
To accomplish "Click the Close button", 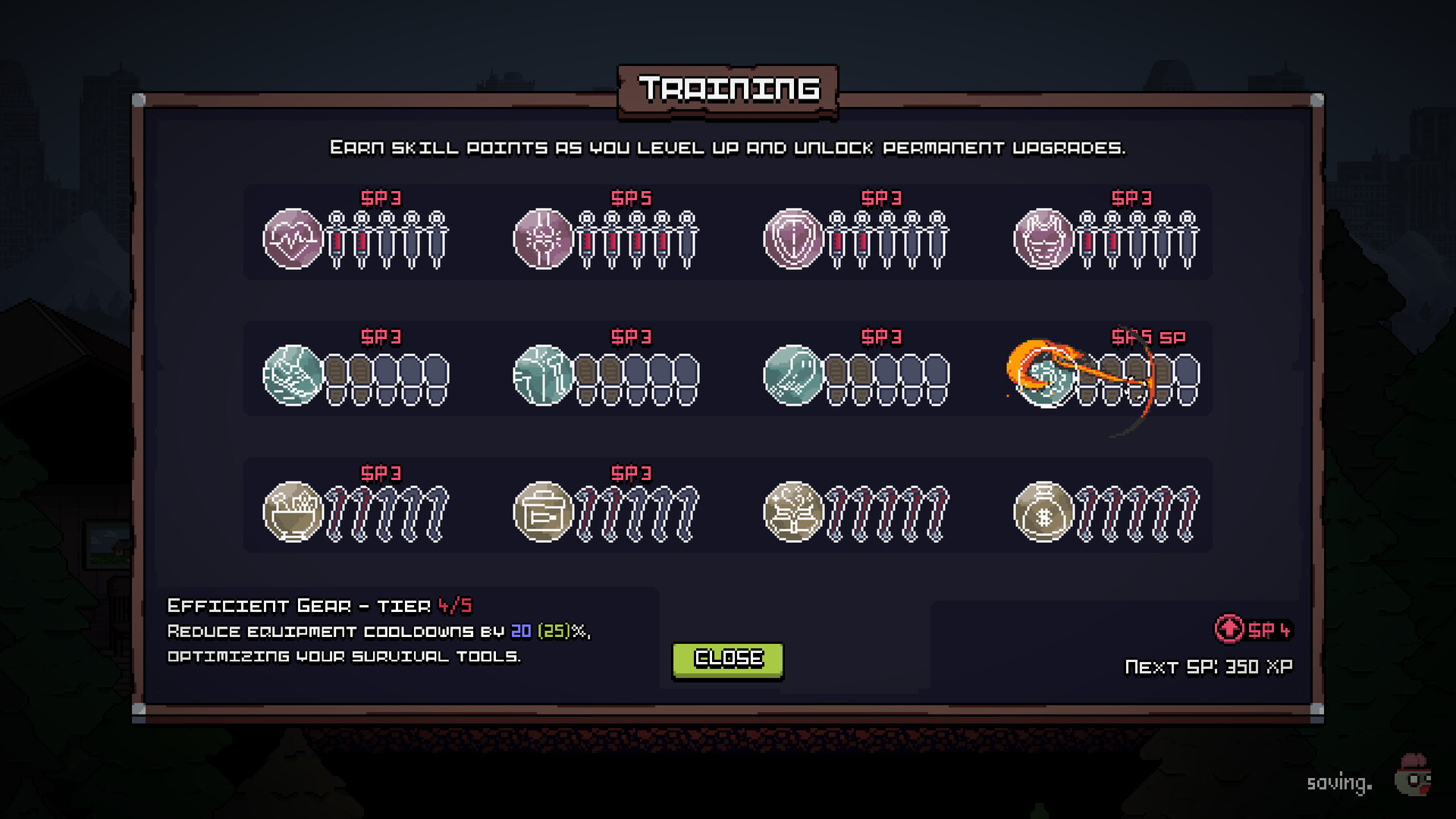I will pos(727,658).
